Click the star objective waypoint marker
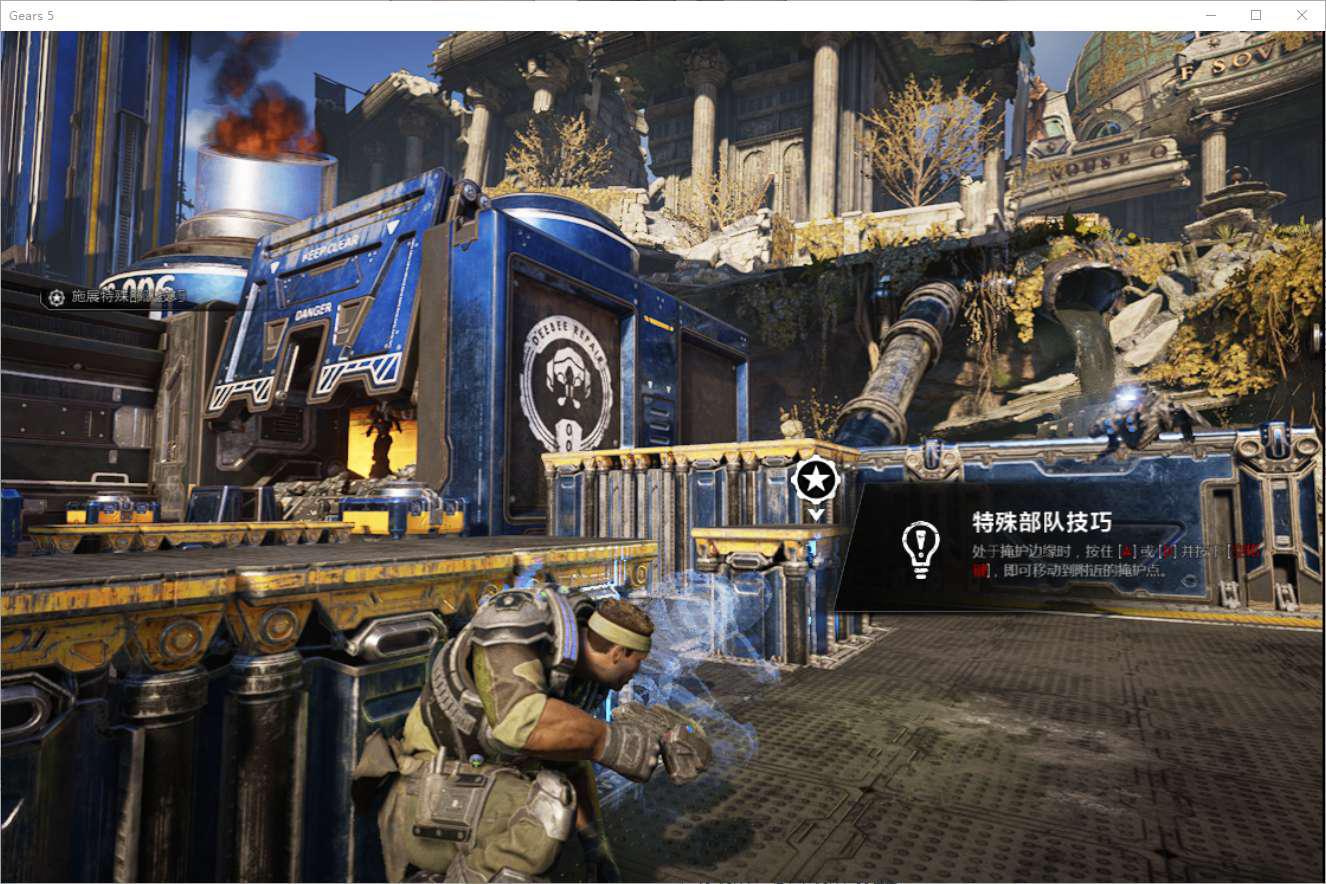The width and height of the screenshot is (1326, 884). [x=816, y=481]
